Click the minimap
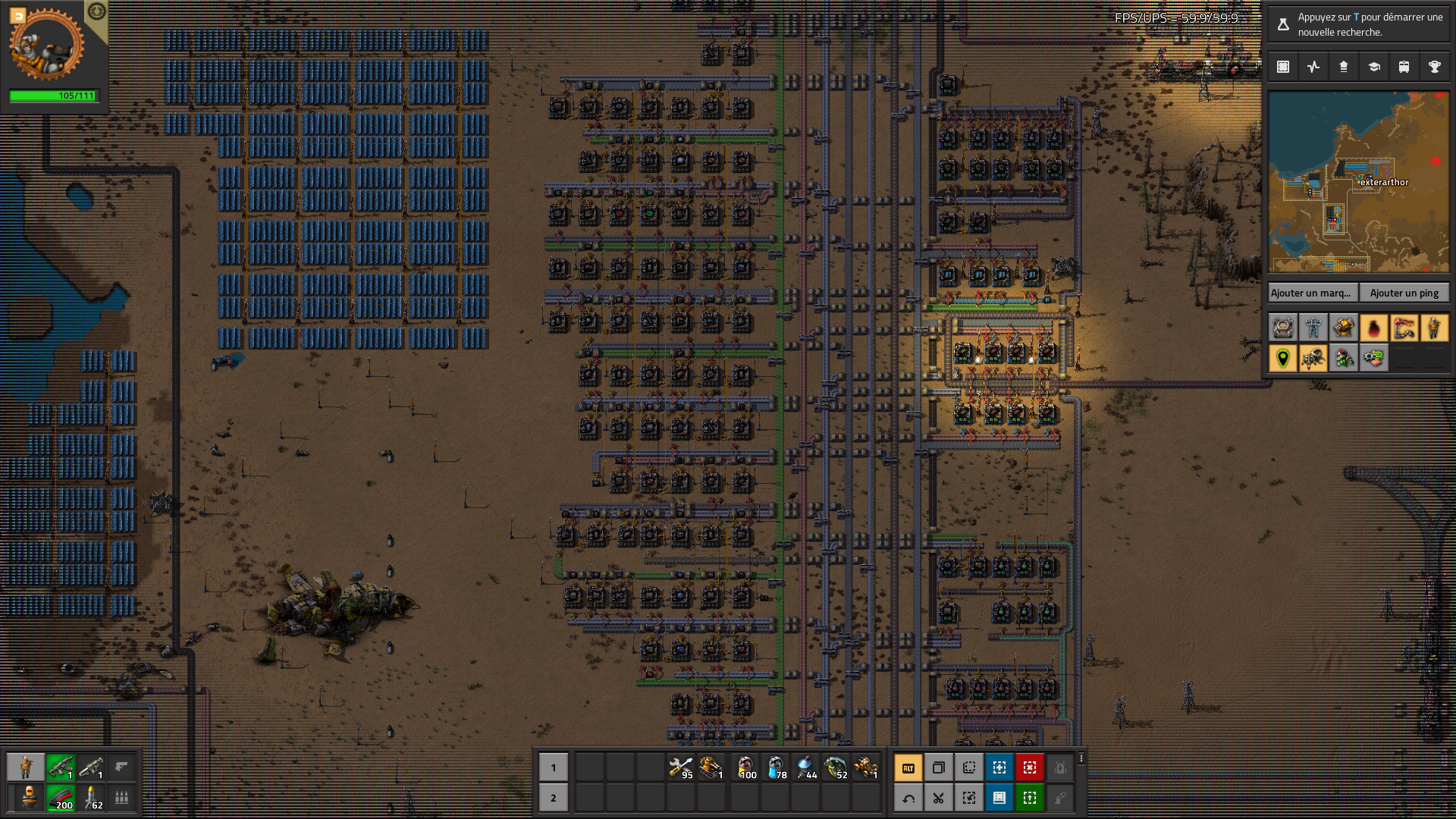This screenshot has width=1456, height=819. 1358,182
